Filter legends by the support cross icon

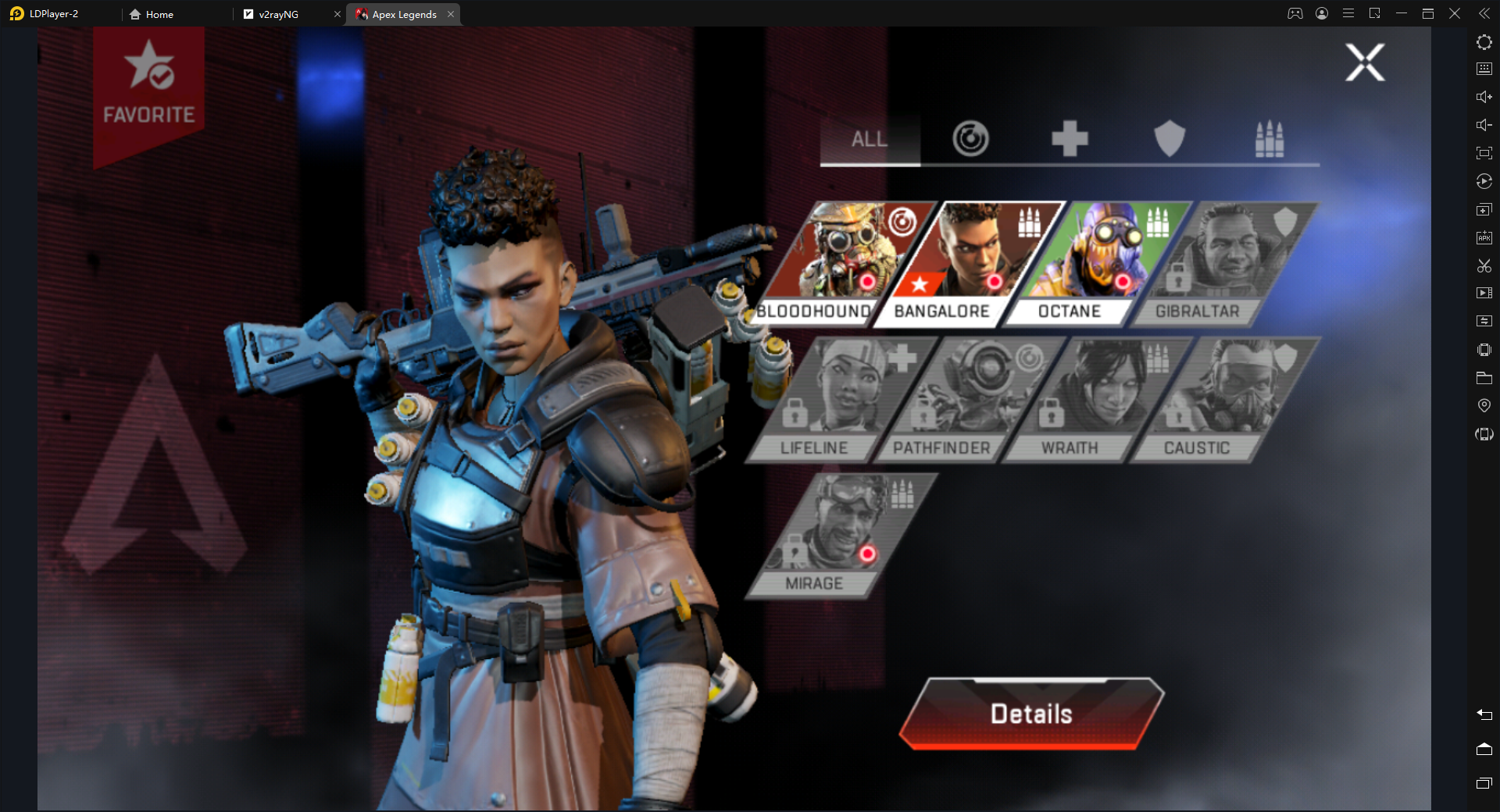1070,140
